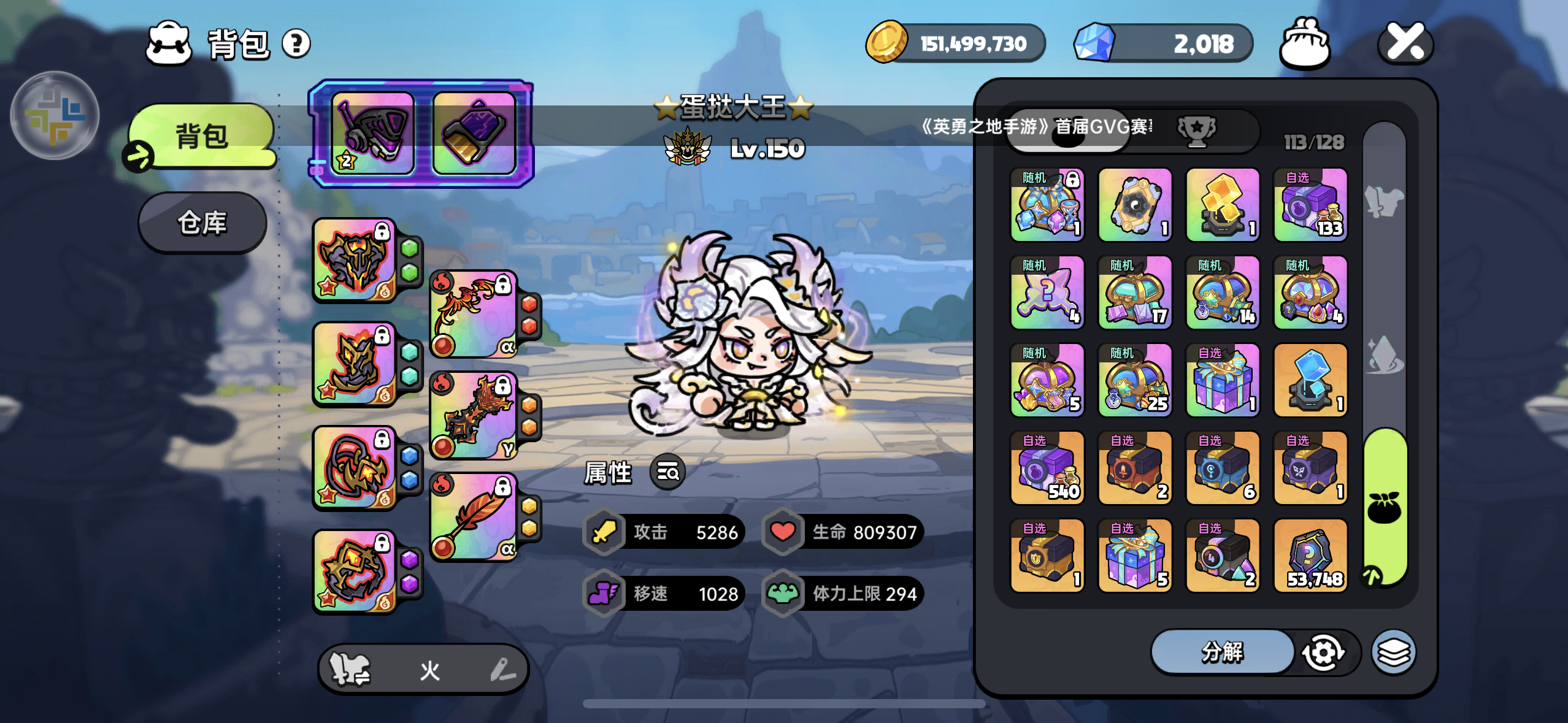The height and width of the screenshot is (723, 1568).
Task: Open the backpack help question mark
Action: pos(296,44)
